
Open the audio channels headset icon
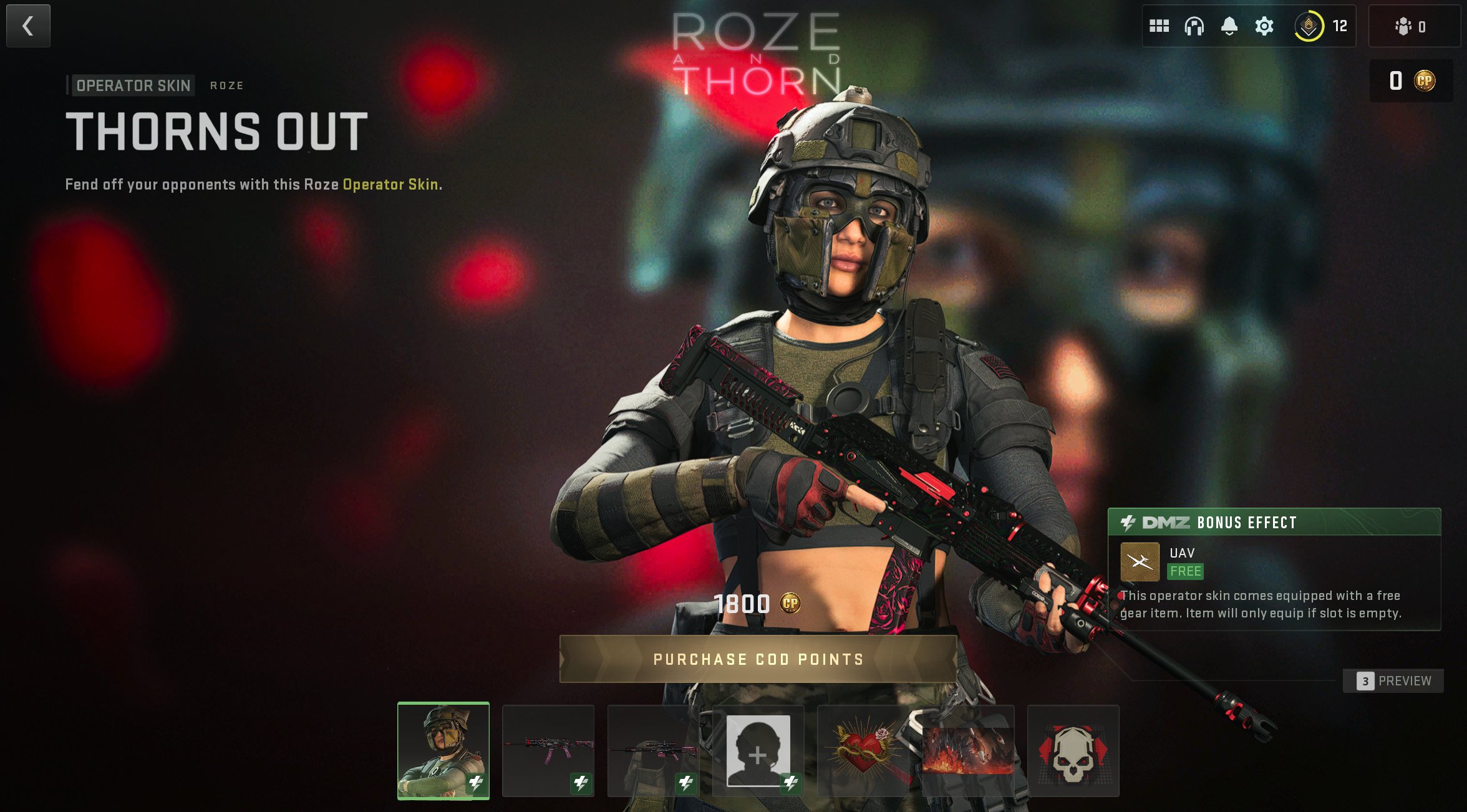tap(1195, 26)
